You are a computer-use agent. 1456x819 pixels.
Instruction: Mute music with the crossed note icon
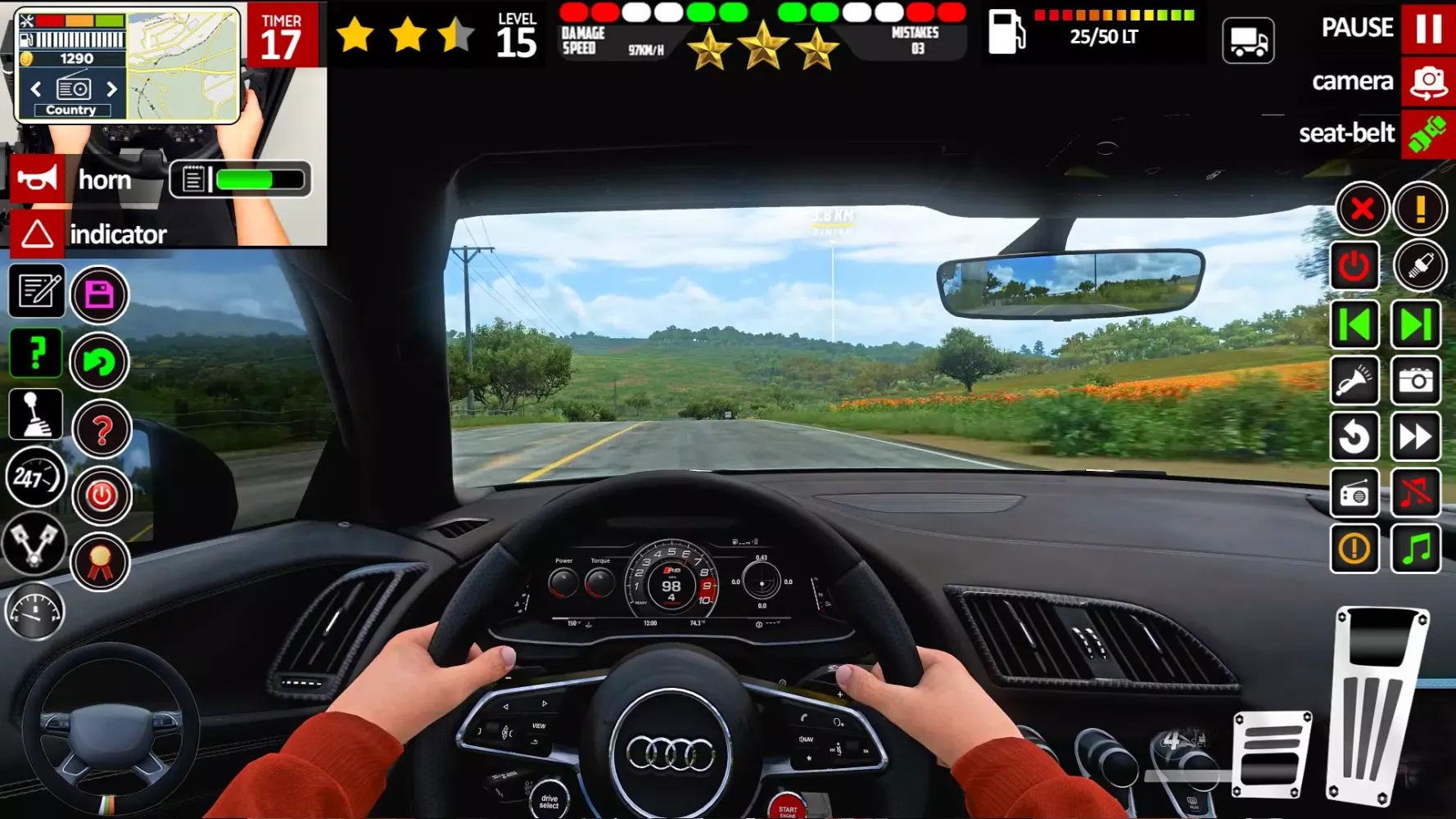click(x=1416, y=493)
